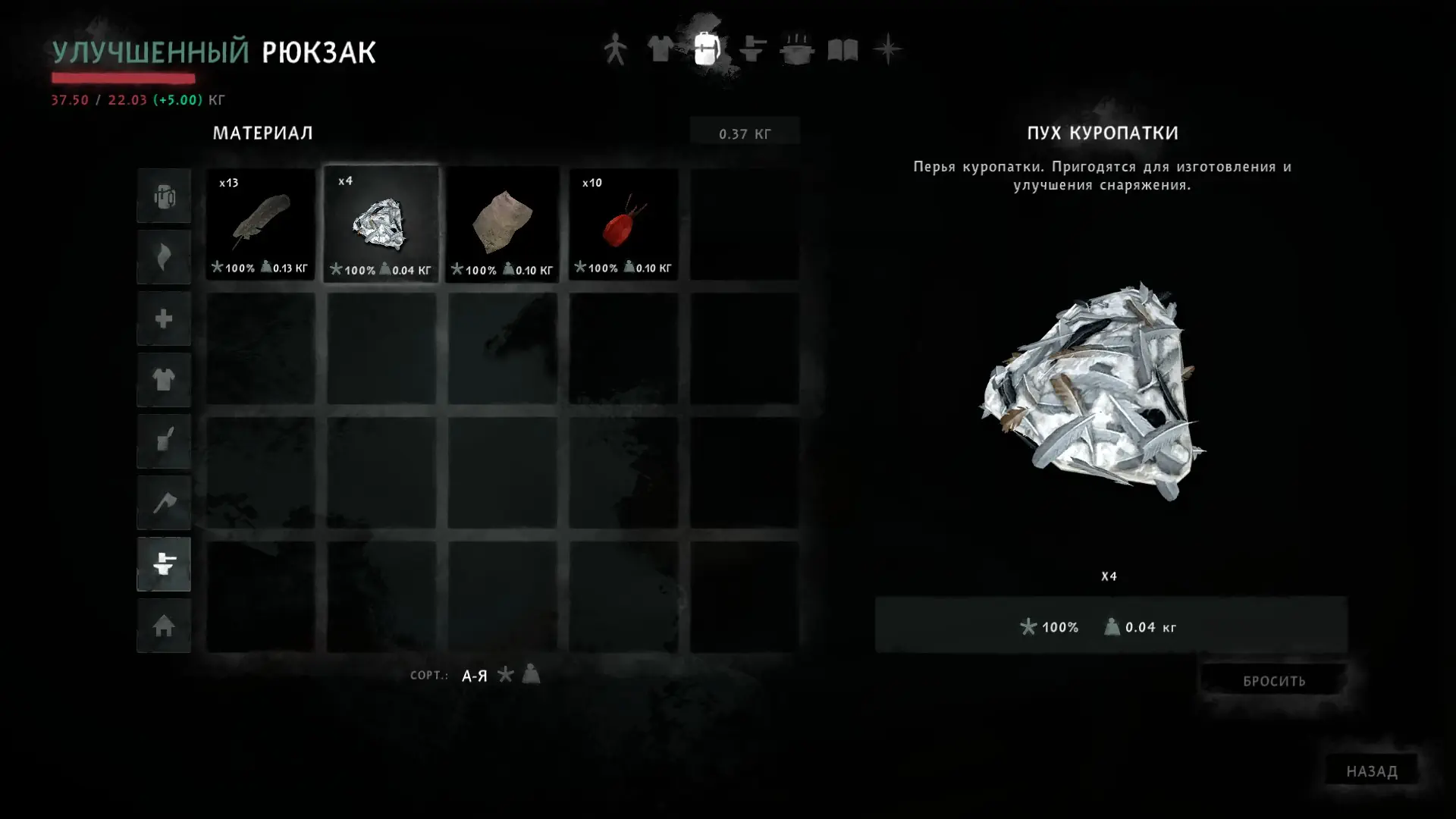
Task: Sort items by condition star icon
Action: coord(506,674)
